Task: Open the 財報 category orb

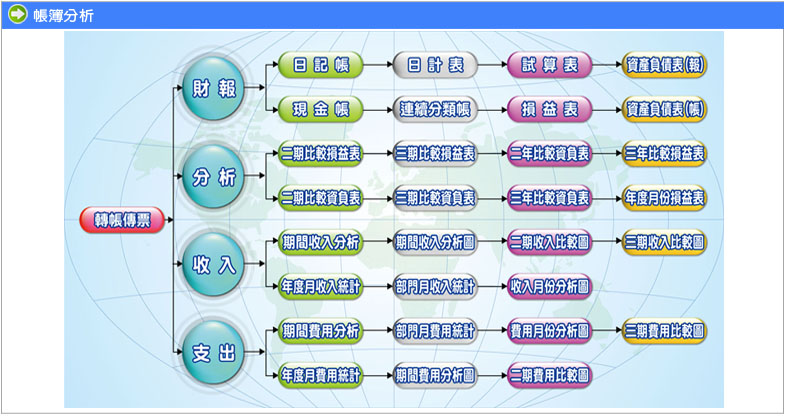Action: pyautogui.click(x=214, y=88)
